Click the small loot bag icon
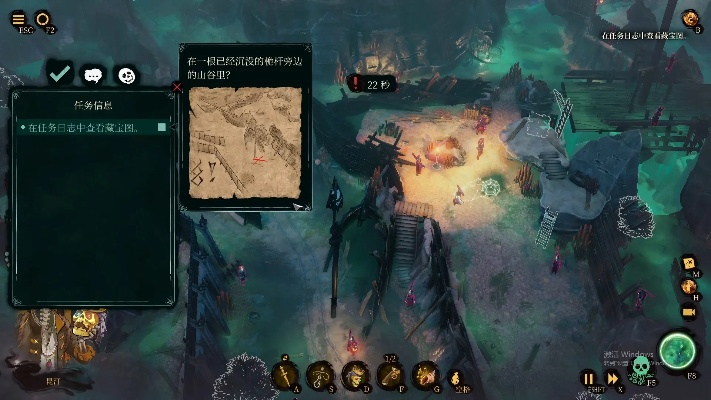This screenshot has width=711, height=400. click(456, 378)
